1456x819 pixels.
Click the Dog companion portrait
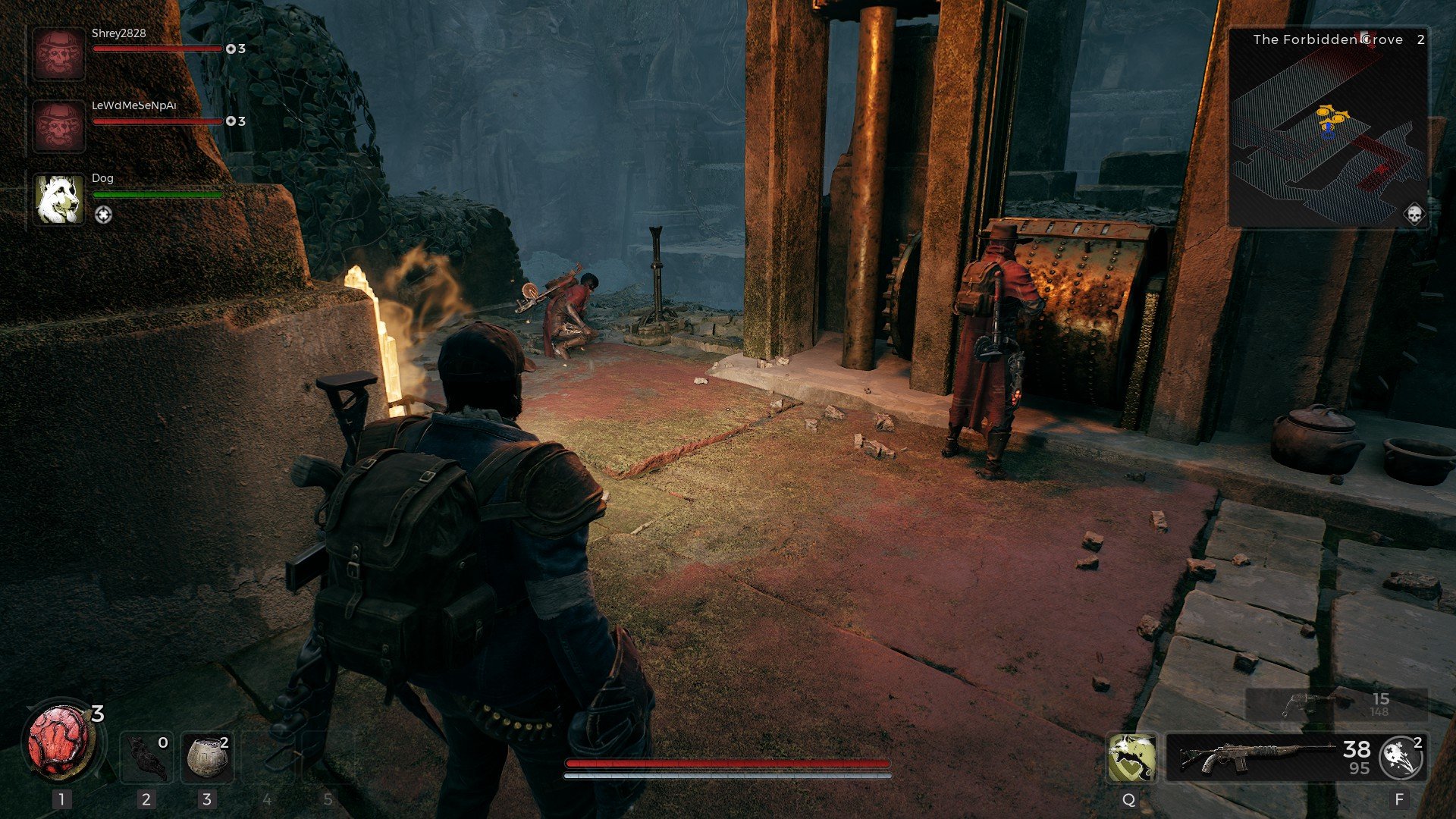(58, 199)
